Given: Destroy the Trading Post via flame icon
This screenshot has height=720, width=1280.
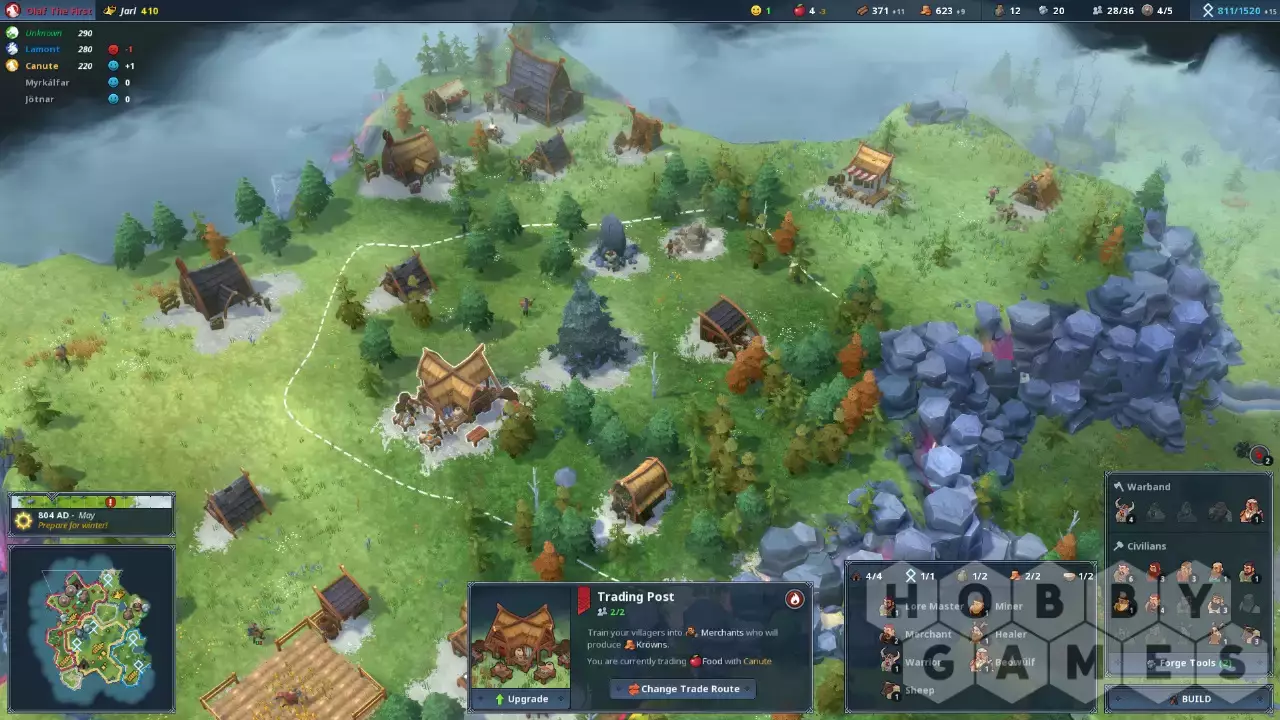Looking at the screenshot, I should pos(794,599).
